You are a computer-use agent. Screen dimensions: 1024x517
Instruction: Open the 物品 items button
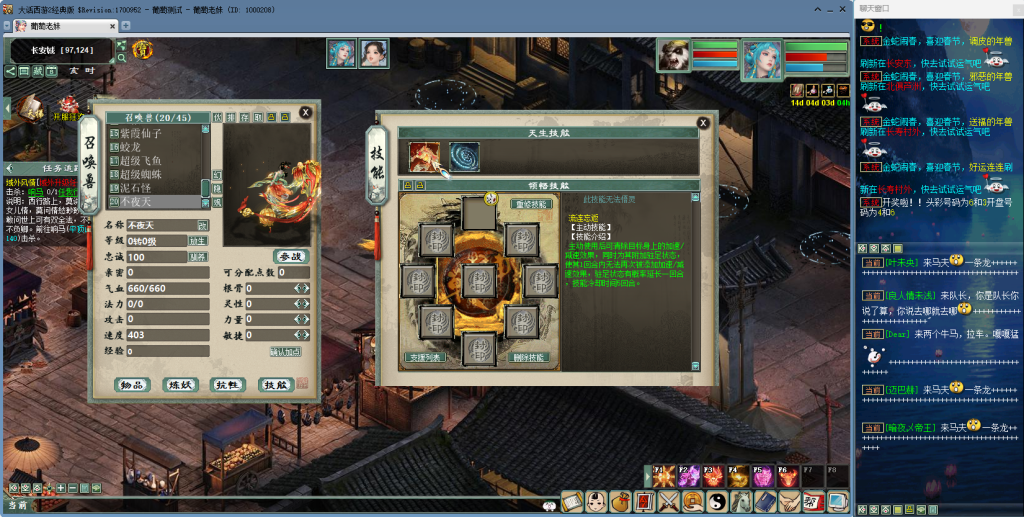point(134,385)
